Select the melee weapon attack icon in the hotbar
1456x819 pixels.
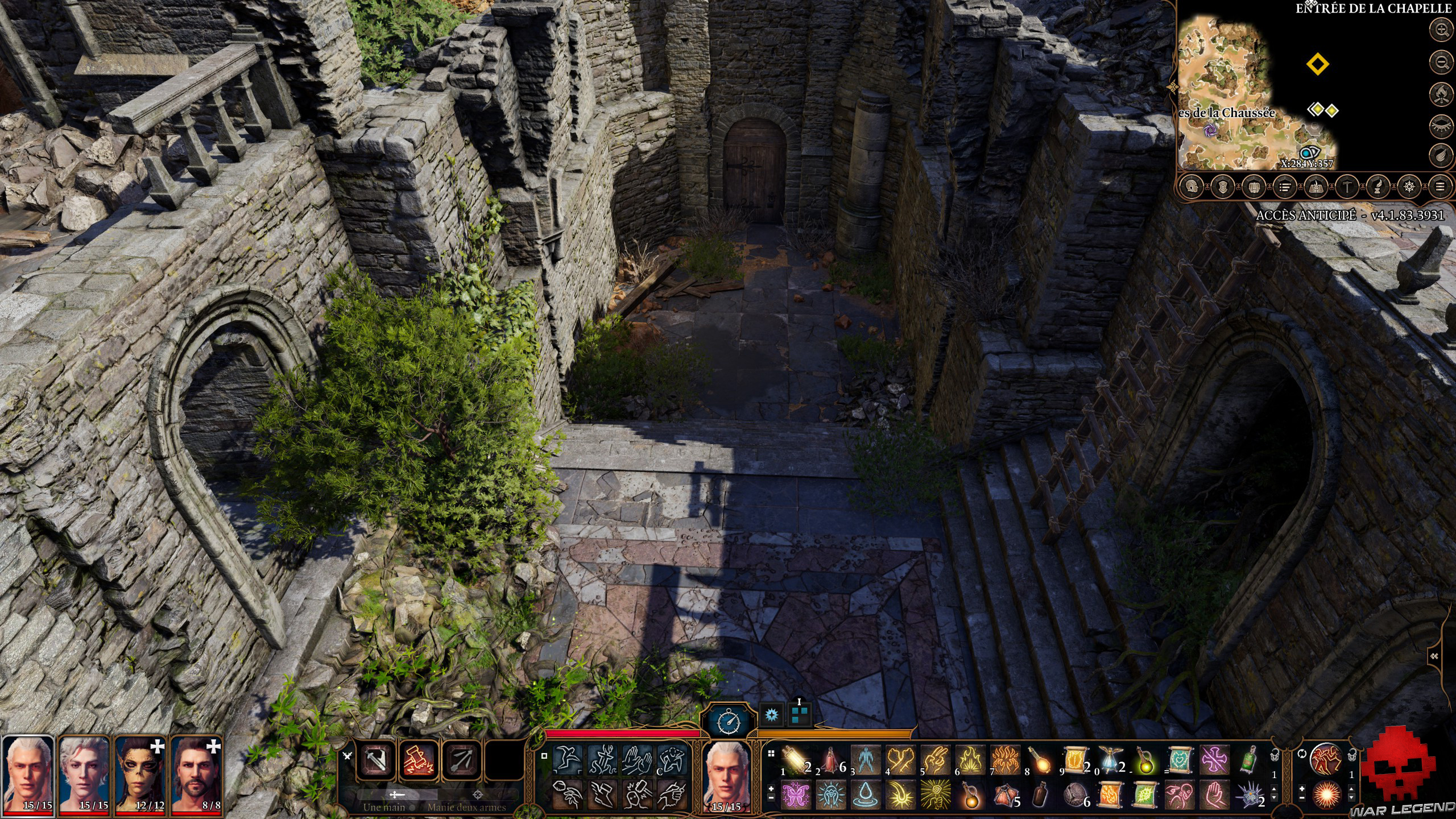click(376, 760)
